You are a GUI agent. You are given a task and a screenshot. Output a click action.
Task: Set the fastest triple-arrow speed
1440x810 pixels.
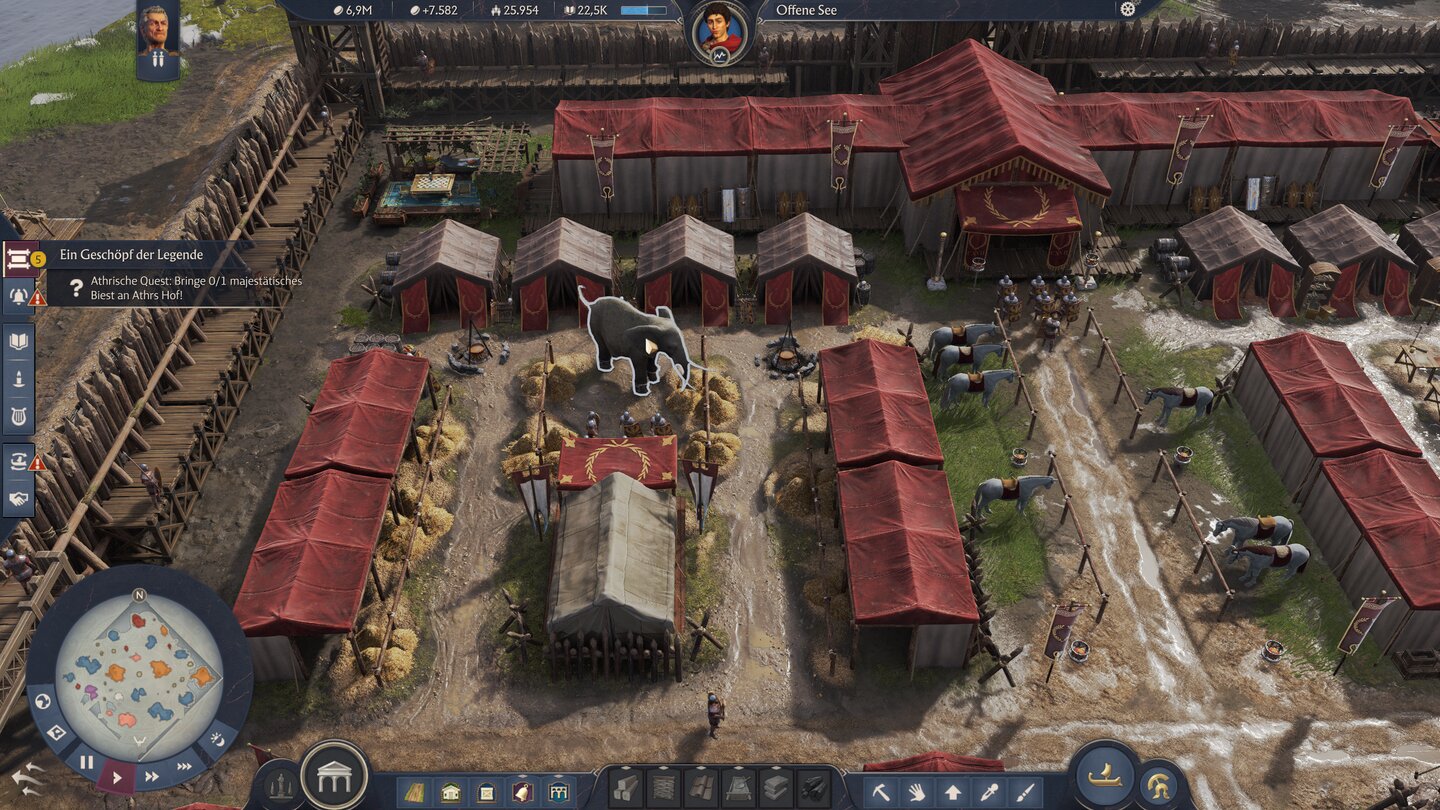click(x=185, y=766)
